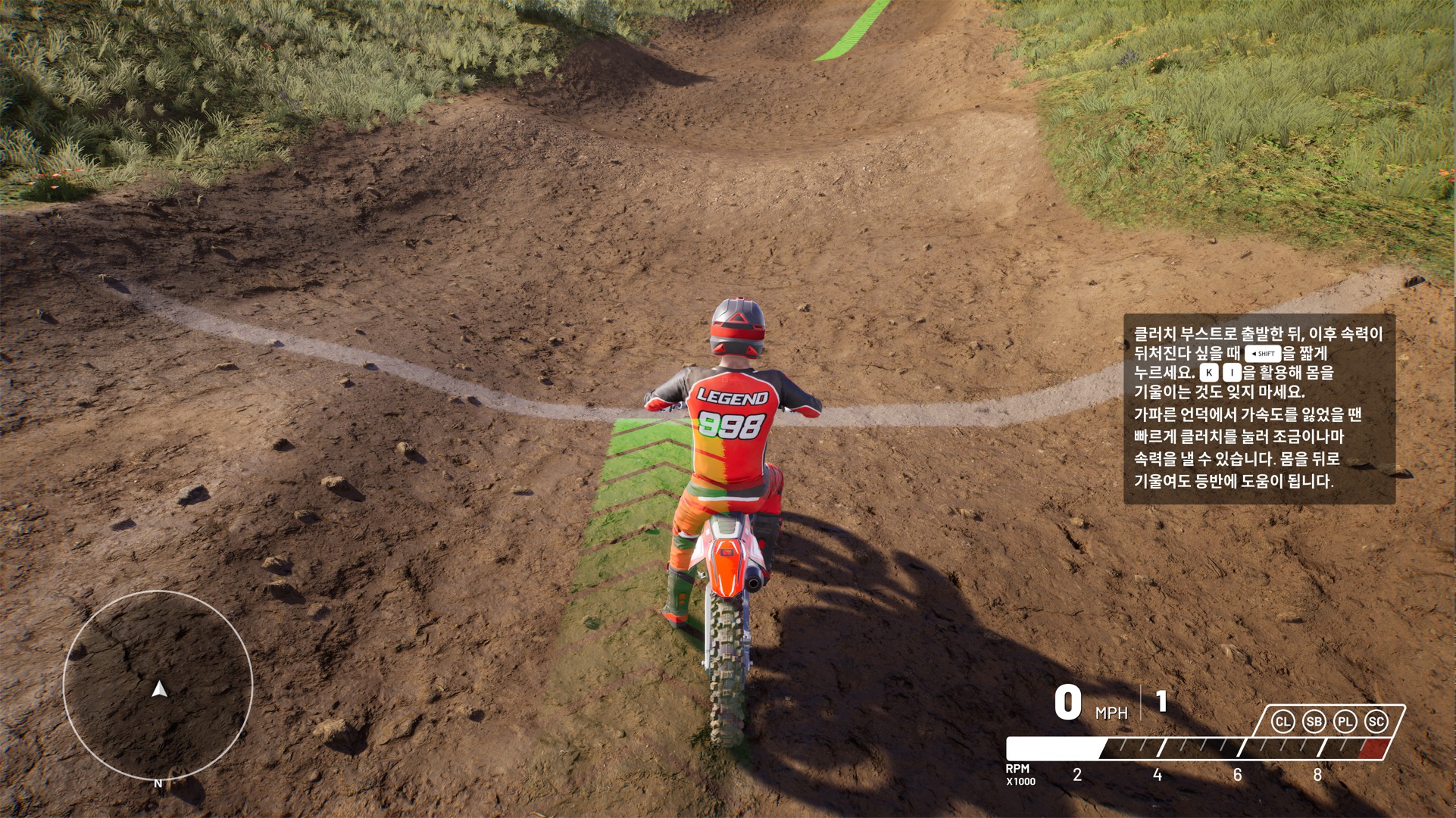Select the PL indicator icon
This screenshot has height=818, width=1456.
[x=1345, y=722]
